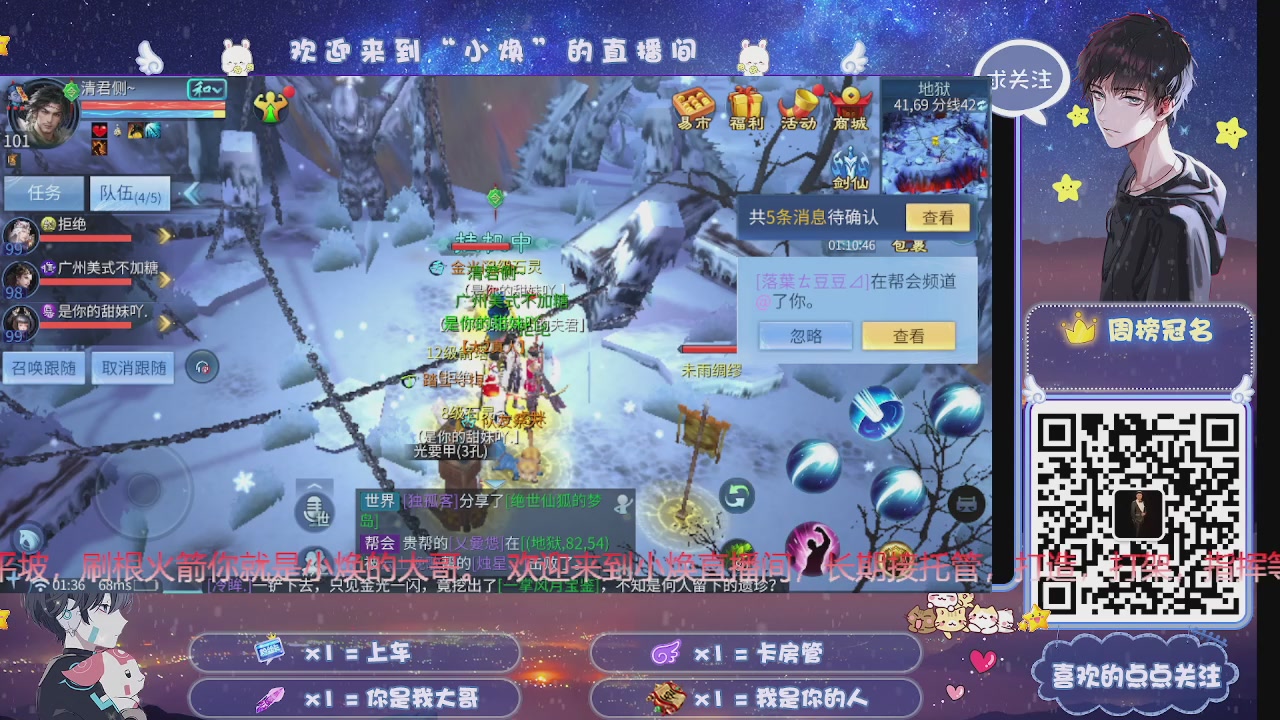Click the green recall arrow skill icon
Screen dimensions: 1280x720
pos(737,494)
